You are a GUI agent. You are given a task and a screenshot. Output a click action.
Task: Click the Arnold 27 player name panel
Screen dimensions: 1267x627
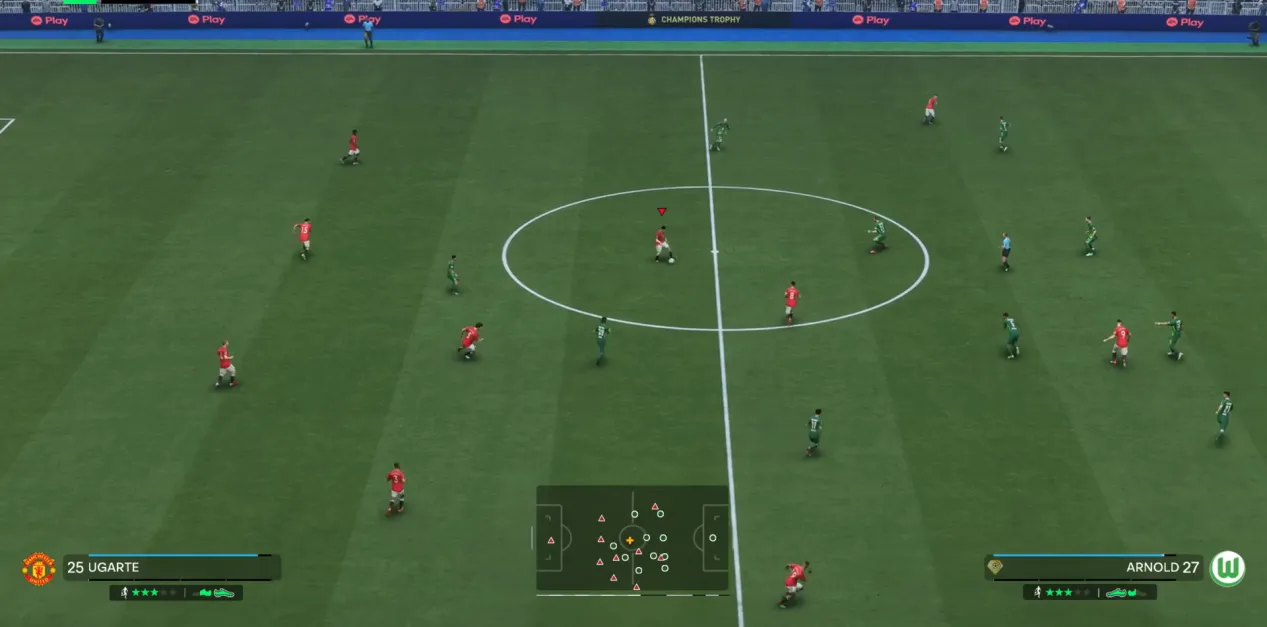point(1094,568)
